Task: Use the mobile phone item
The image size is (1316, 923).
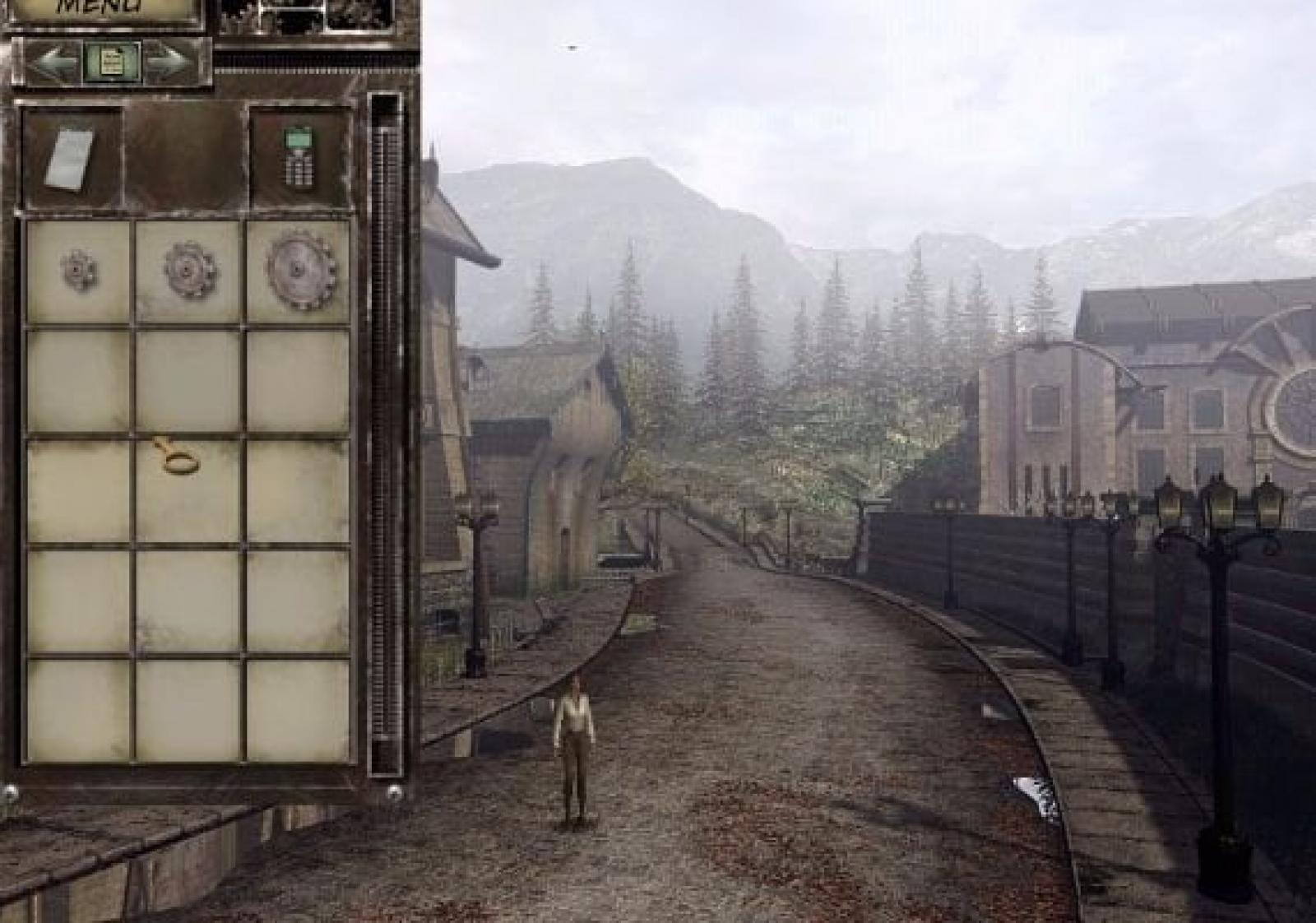Action: pos(297,156)
